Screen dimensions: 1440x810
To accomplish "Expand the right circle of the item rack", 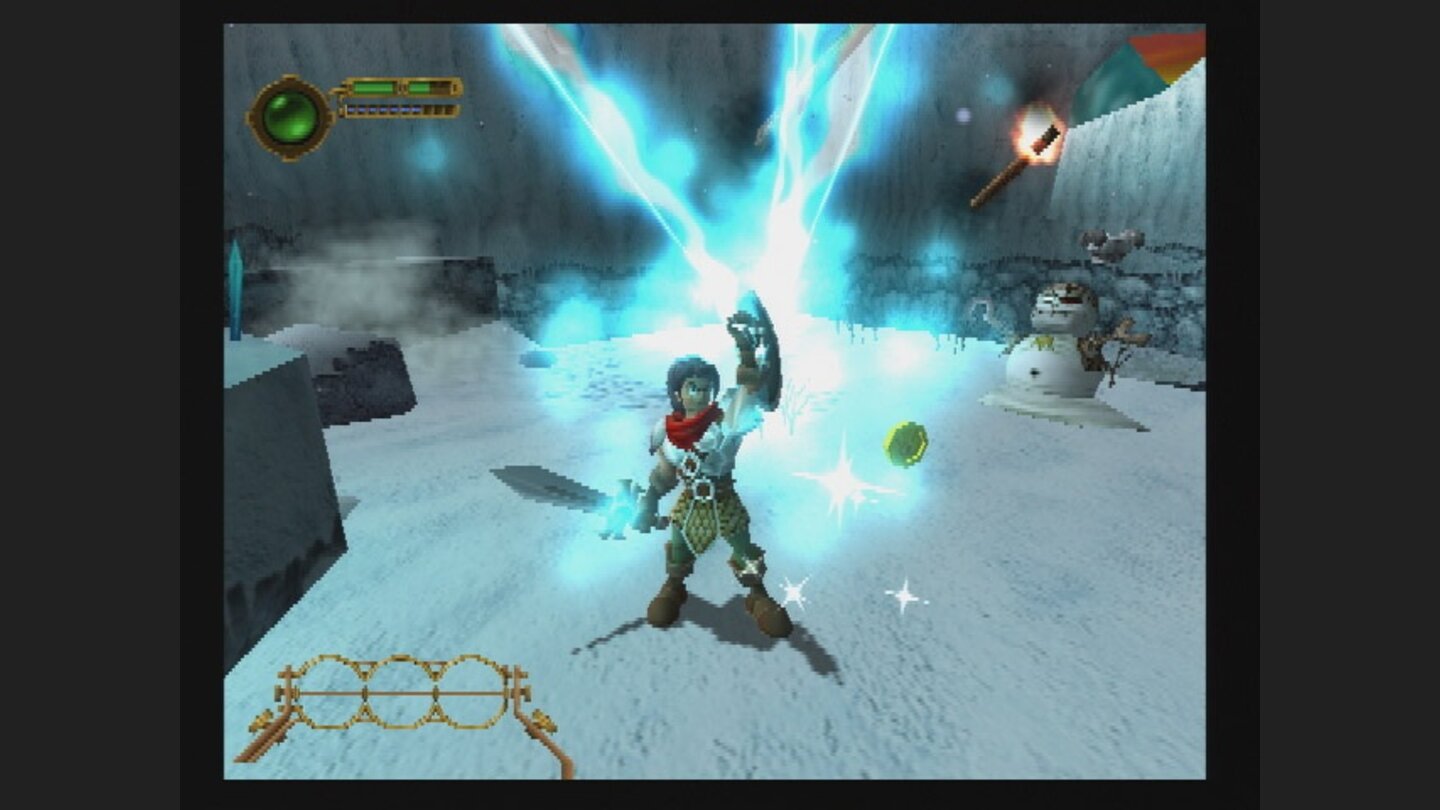I will 470,691.
